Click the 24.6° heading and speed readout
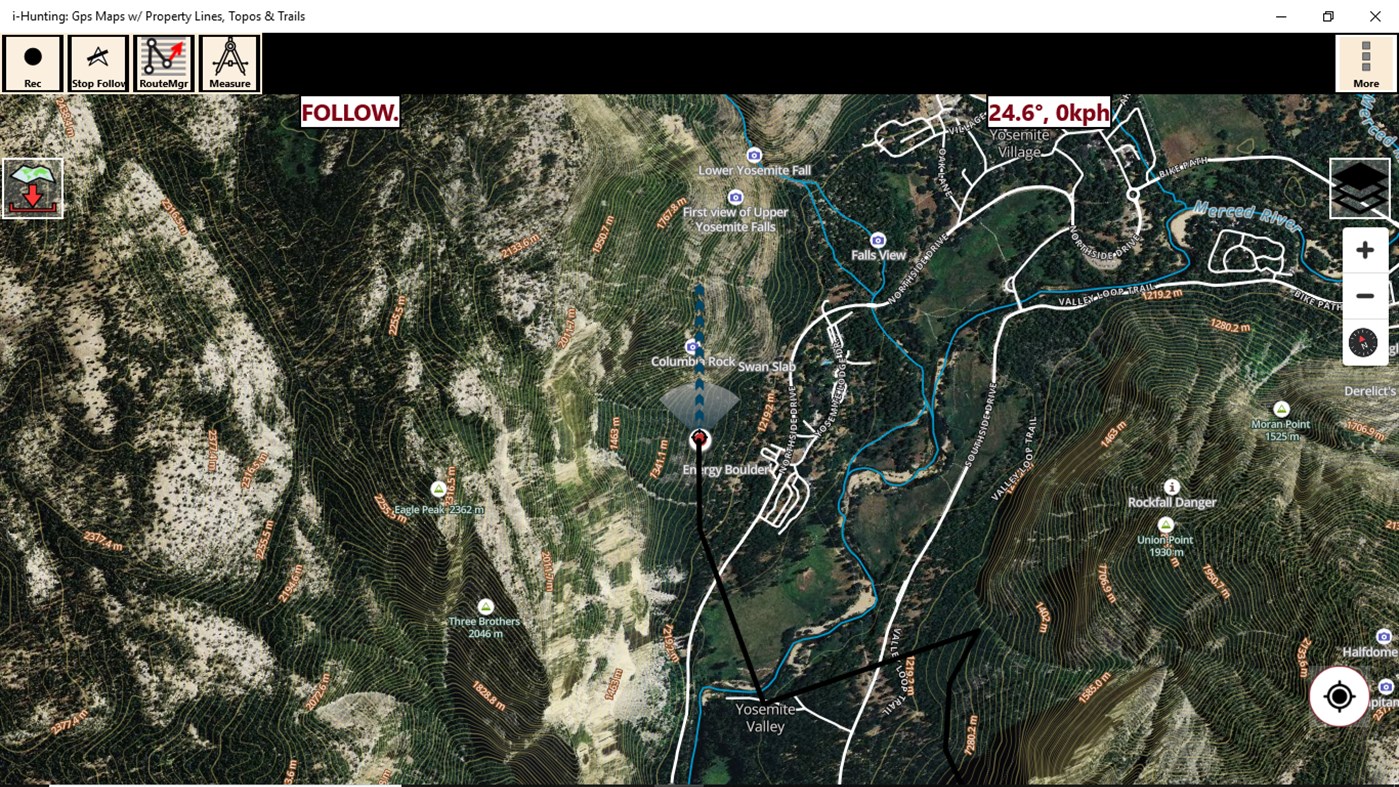Image resolution: width=1399 pixels, height=787 pixels. (x=1048, y=113)
